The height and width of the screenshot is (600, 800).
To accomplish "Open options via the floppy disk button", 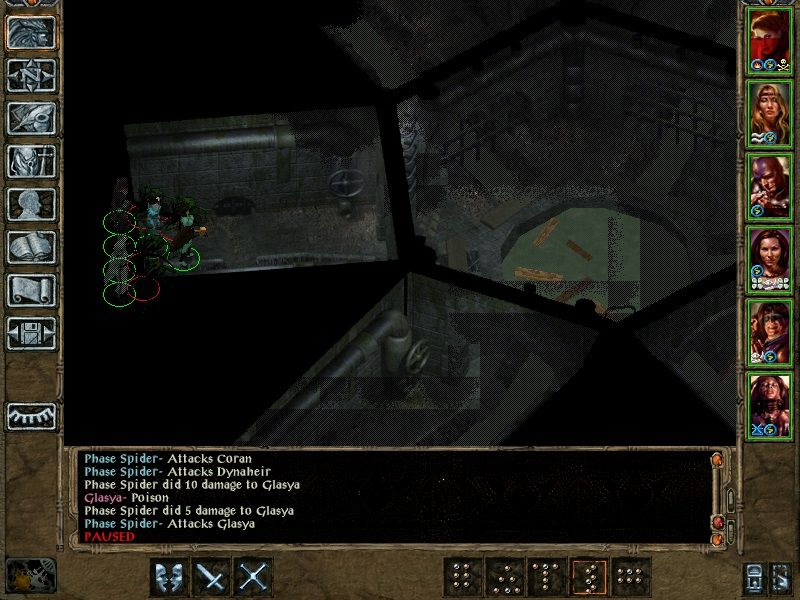I will (x=31, y=333).
